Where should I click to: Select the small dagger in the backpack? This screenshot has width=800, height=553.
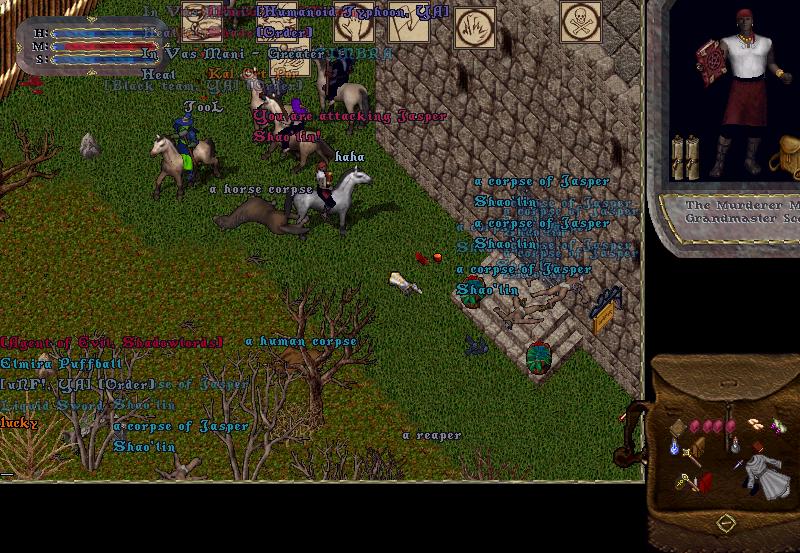(737, 463)
